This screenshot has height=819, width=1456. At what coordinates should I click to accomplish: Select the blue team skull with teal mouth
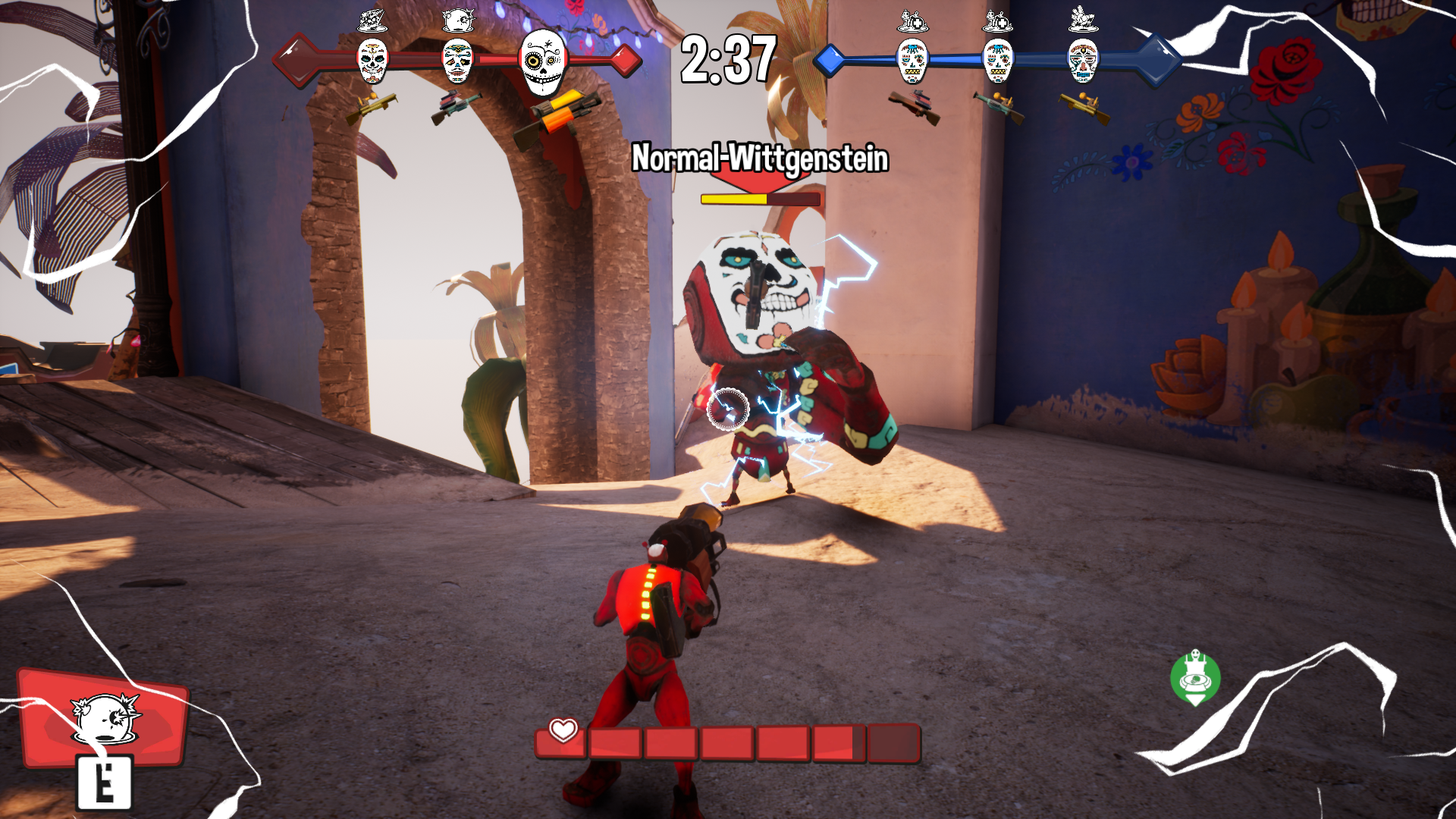point(1083,61)
